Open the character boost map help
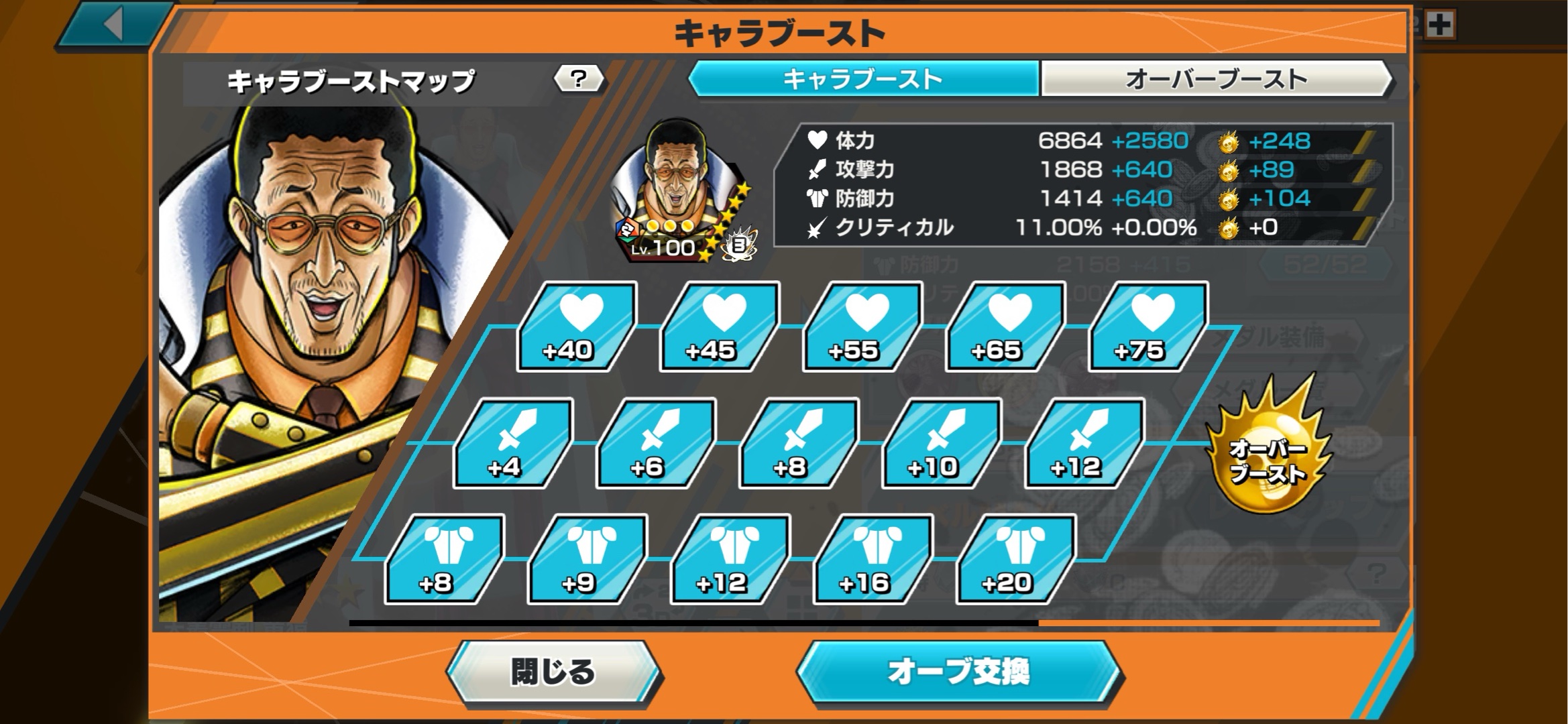Screen dimensions: 1568x724 click(x=578, y=79)
